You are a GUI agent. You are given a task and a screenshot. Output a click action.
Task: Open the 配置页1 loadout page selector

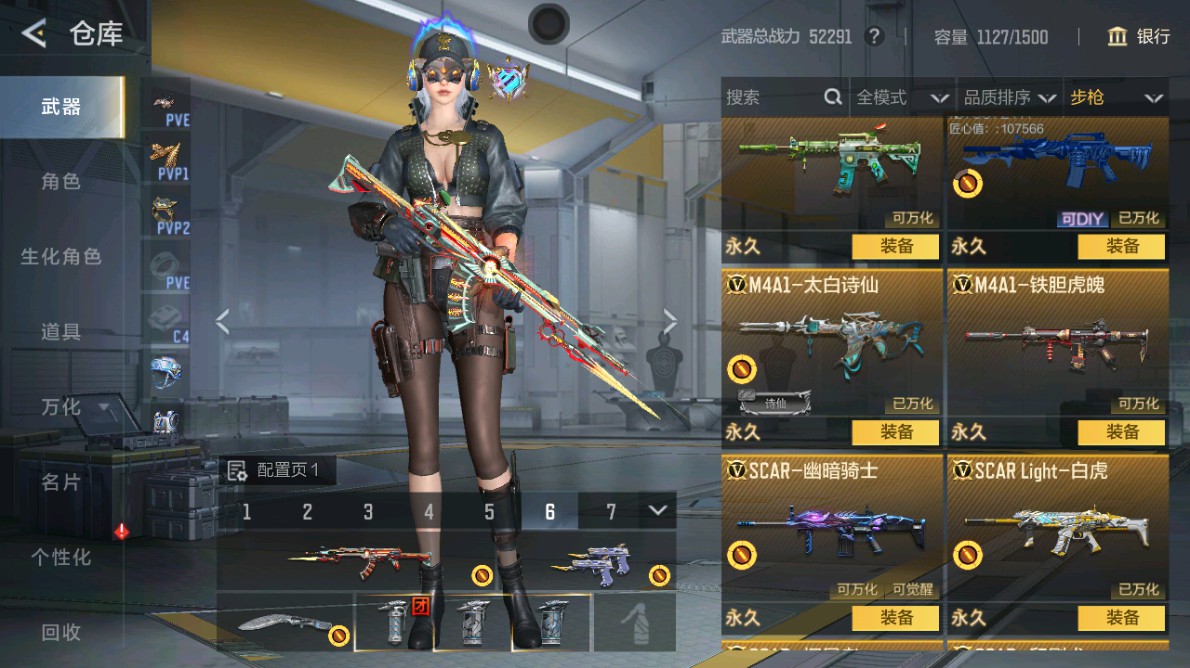(x=275, y=470)
